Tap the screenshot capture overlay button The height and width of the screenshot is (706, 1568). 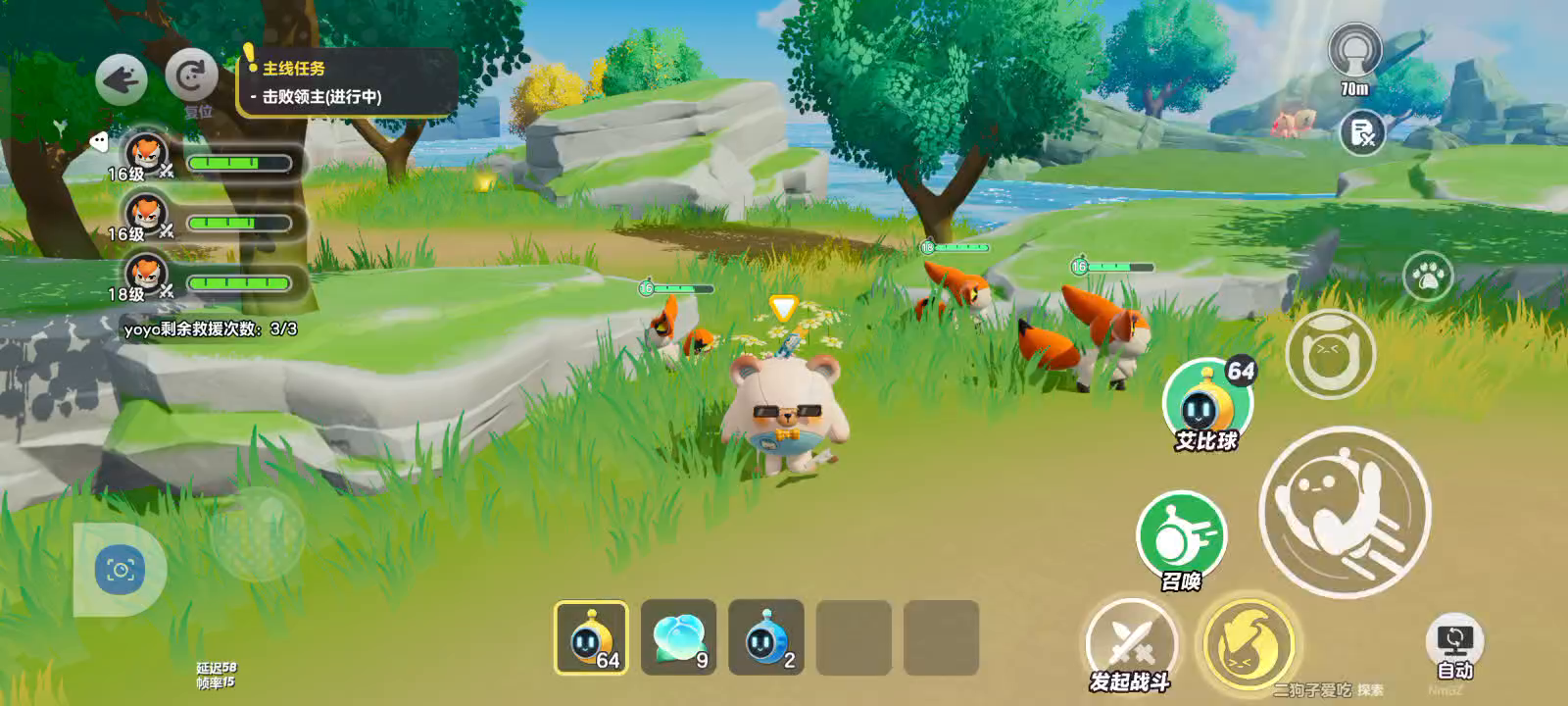(x=120, y=570)
